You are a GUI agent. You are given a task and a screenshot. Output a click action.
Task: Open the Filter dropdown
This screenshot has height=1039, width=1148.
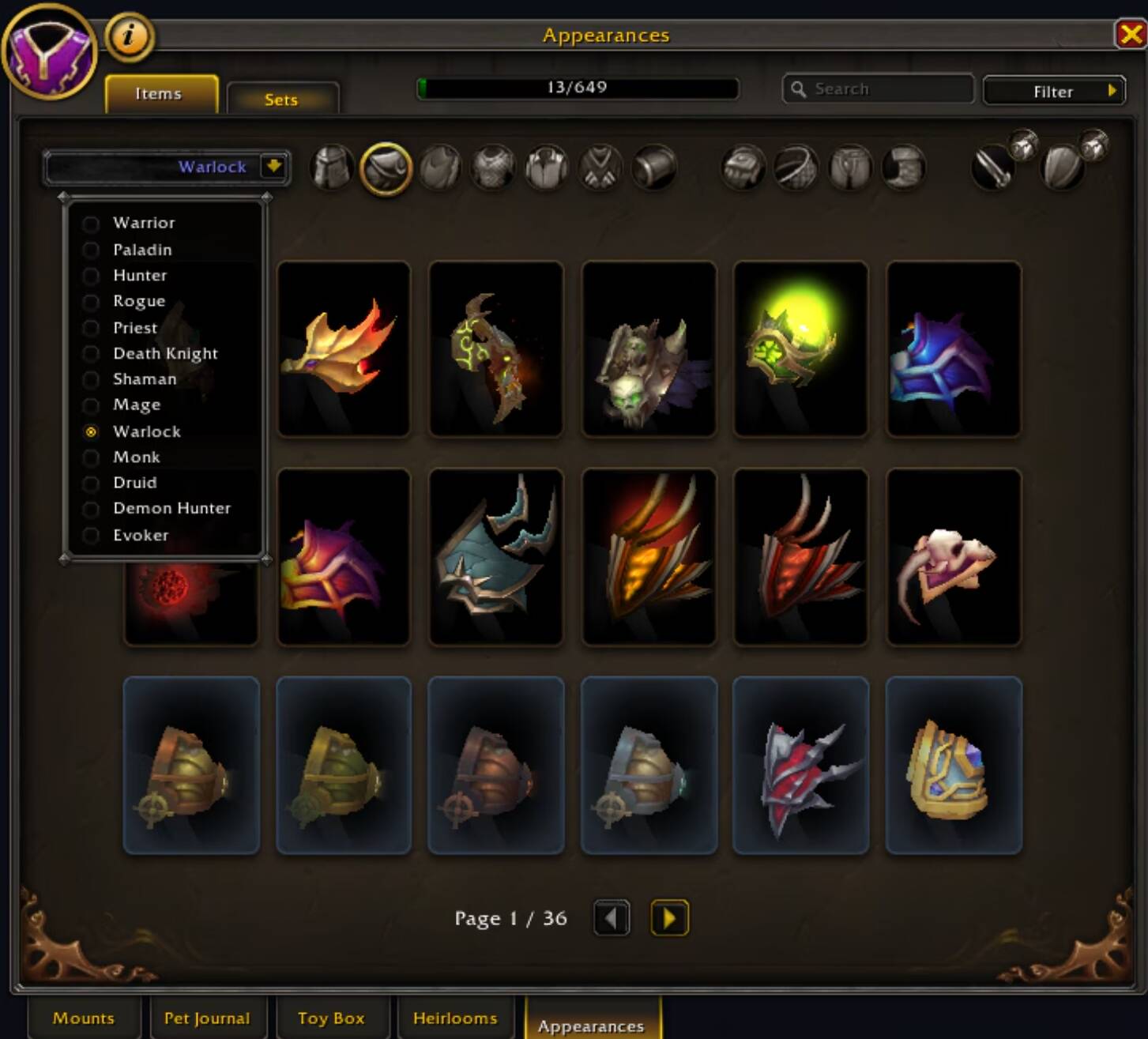click(1053, 92)
